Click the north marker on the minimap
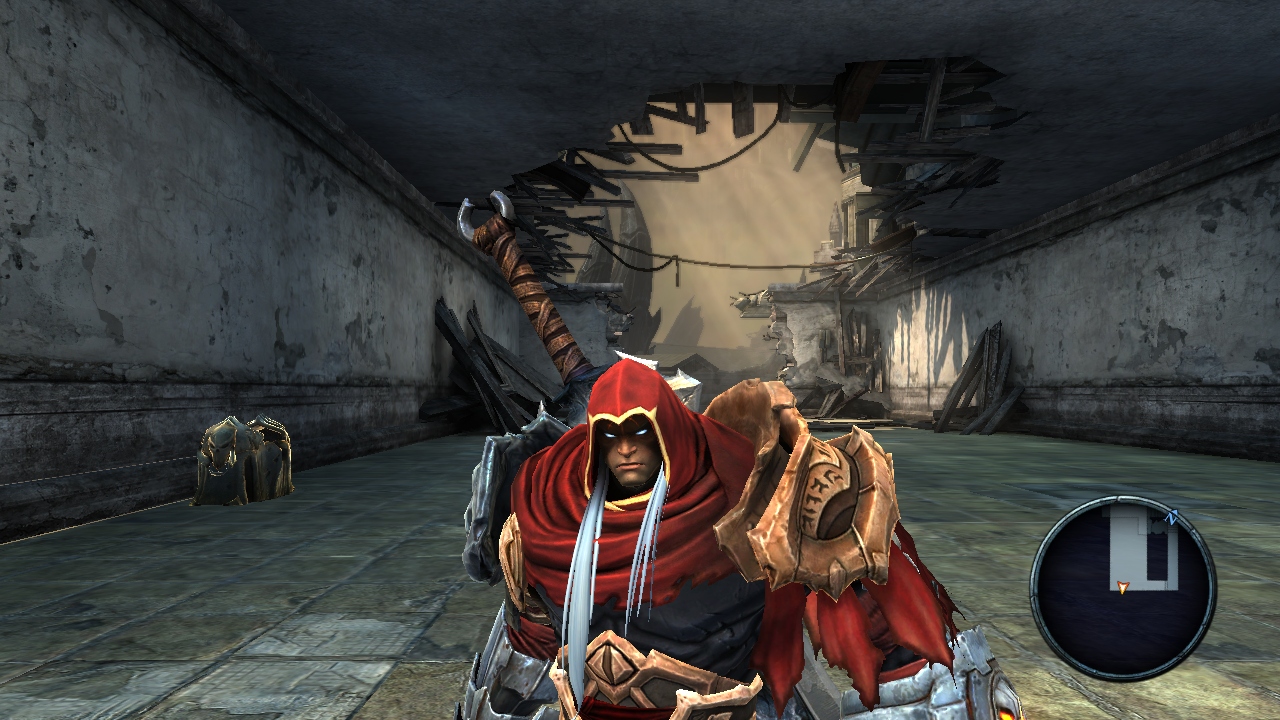Screen dimensions: 1280x720 point(1172,517)
